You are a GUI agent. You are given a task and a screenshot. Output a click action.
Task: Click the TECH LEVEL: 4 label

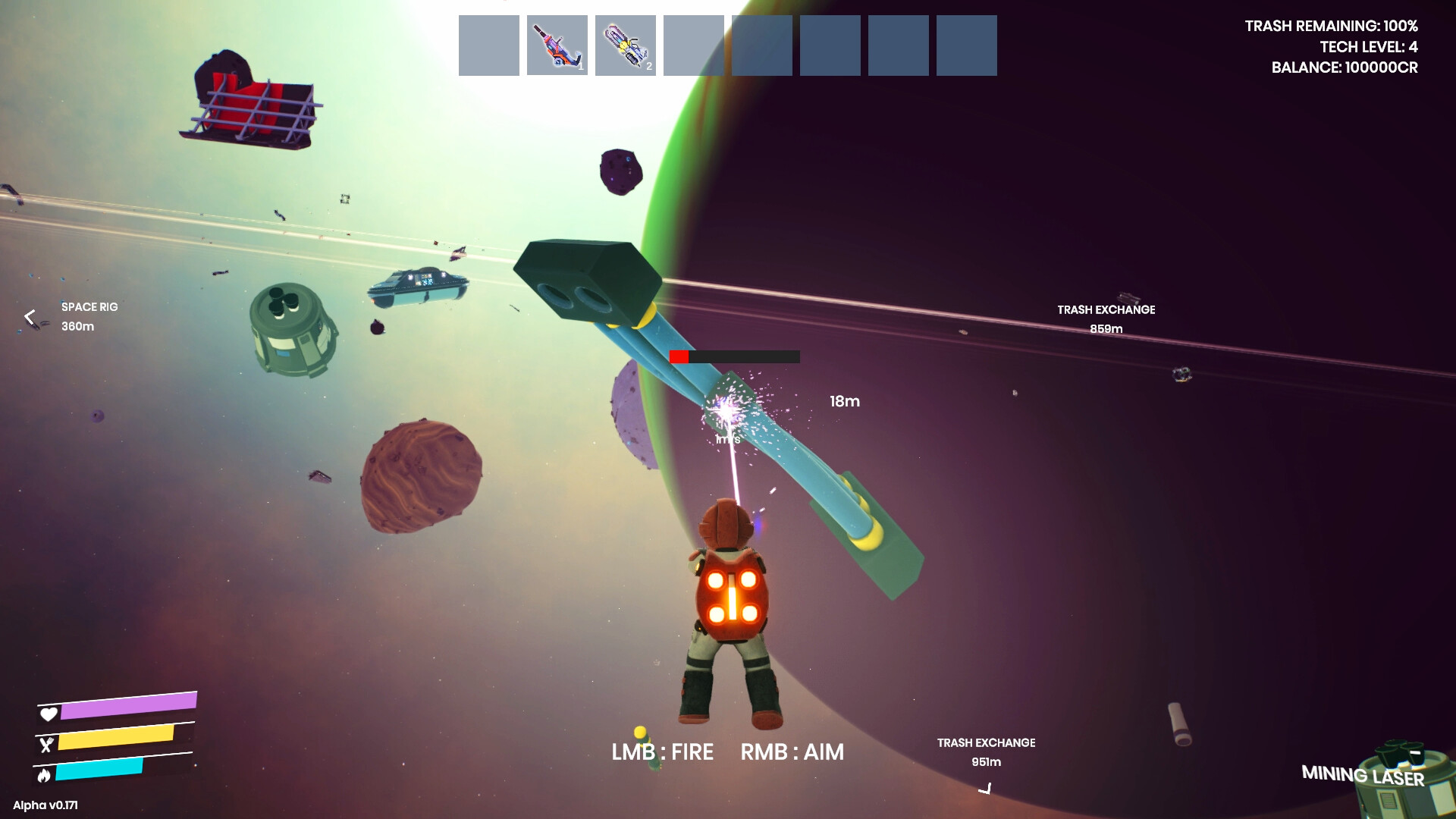(x=1357, y=45)
